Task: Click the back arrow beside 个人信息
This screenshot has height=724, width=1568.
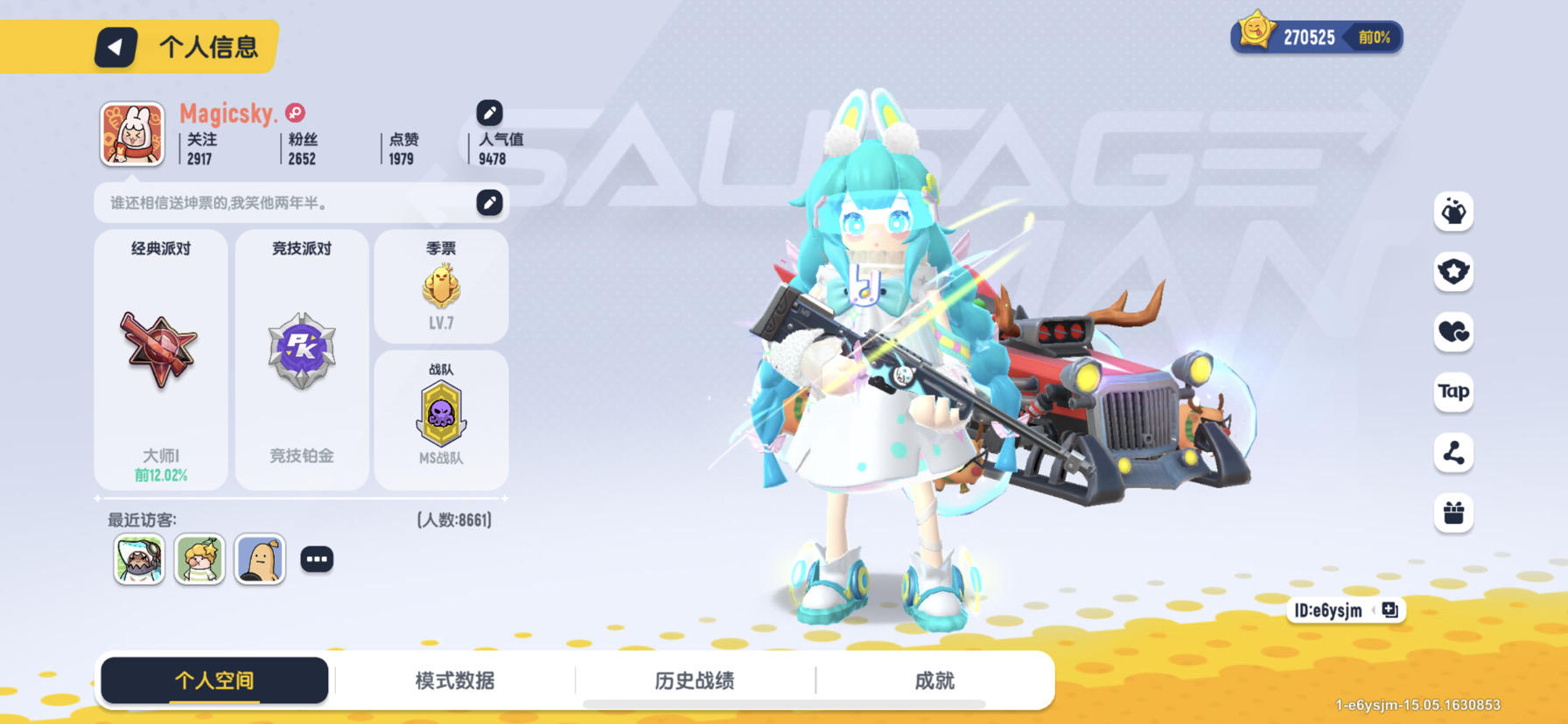Action: (x=117, y=48)
